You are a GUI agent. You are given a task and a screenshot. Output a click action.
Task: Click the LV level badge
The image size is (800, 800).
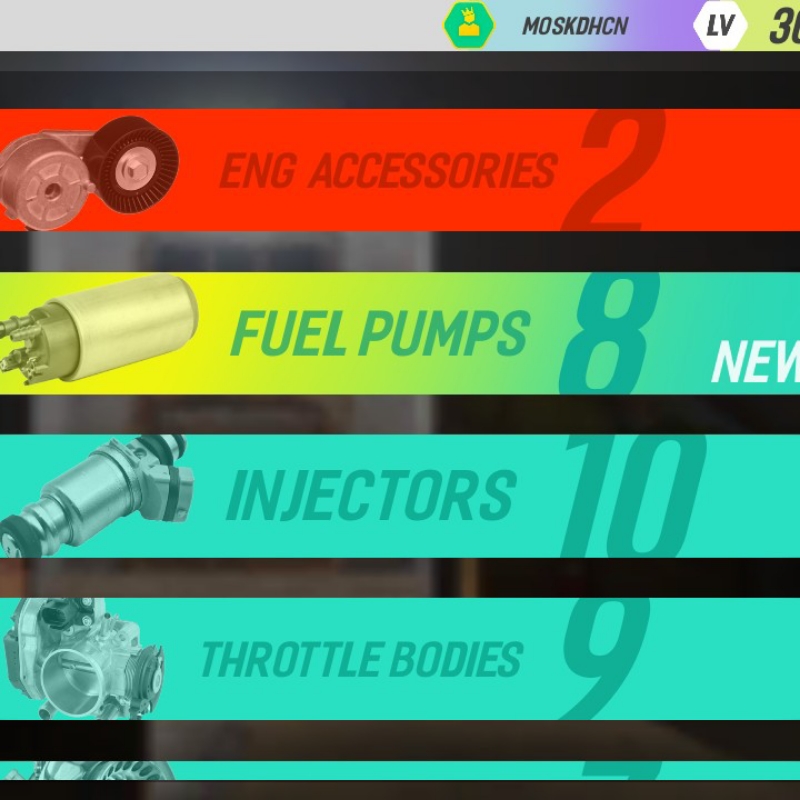tap(720, 26)
